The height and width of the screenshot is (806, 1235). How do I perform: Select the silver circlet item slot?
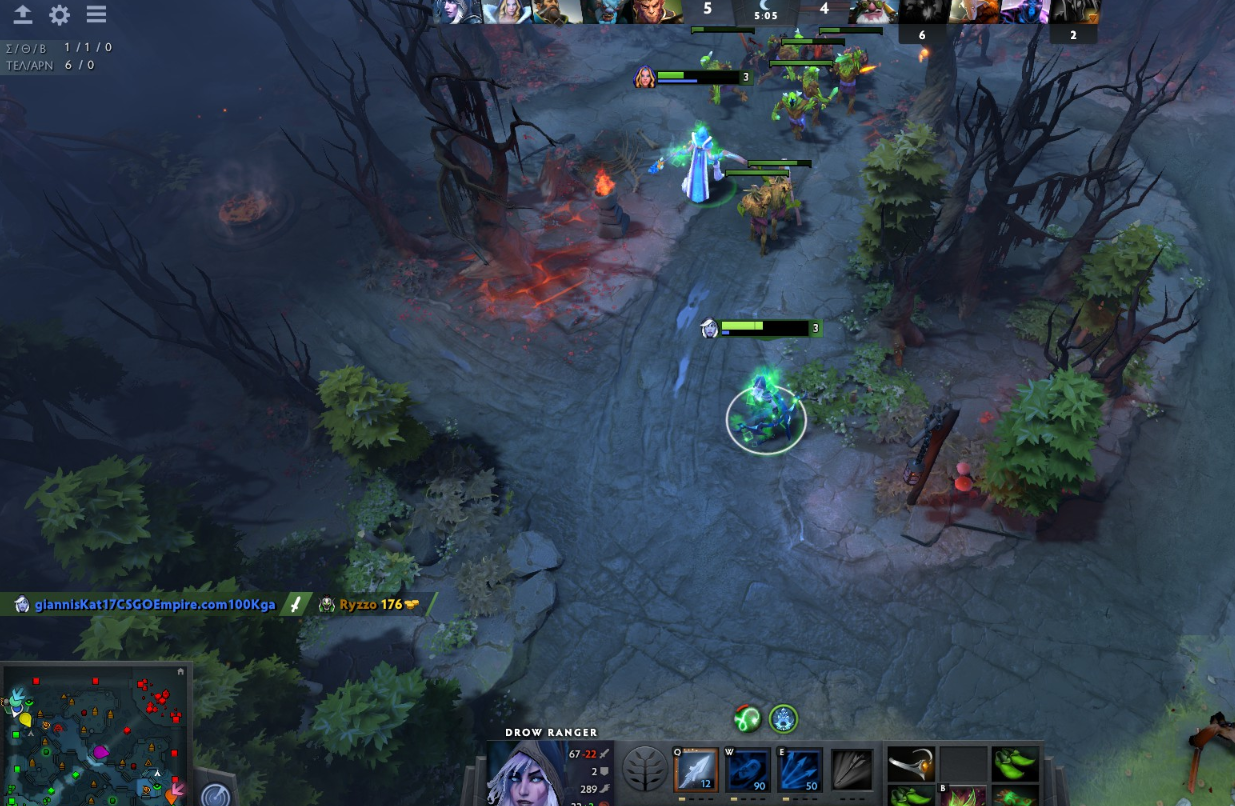[x=910, y=764]
